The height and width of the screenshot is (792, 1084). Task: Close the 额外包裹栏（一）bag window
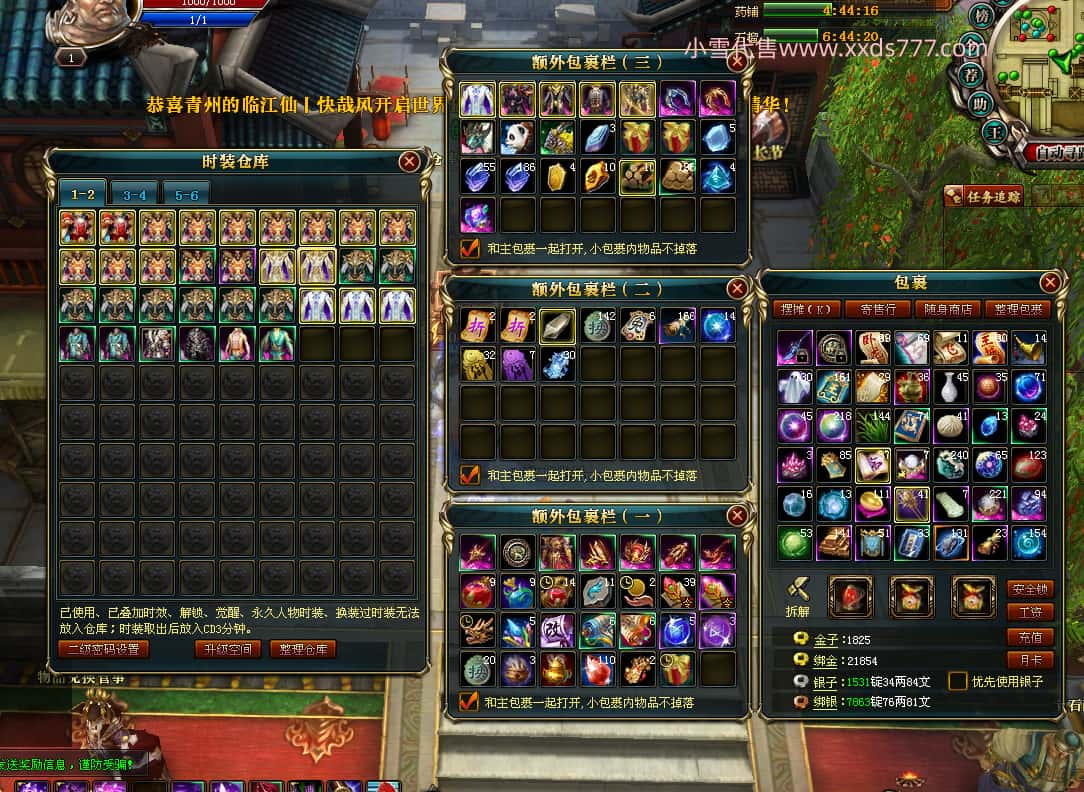(737, 516)
